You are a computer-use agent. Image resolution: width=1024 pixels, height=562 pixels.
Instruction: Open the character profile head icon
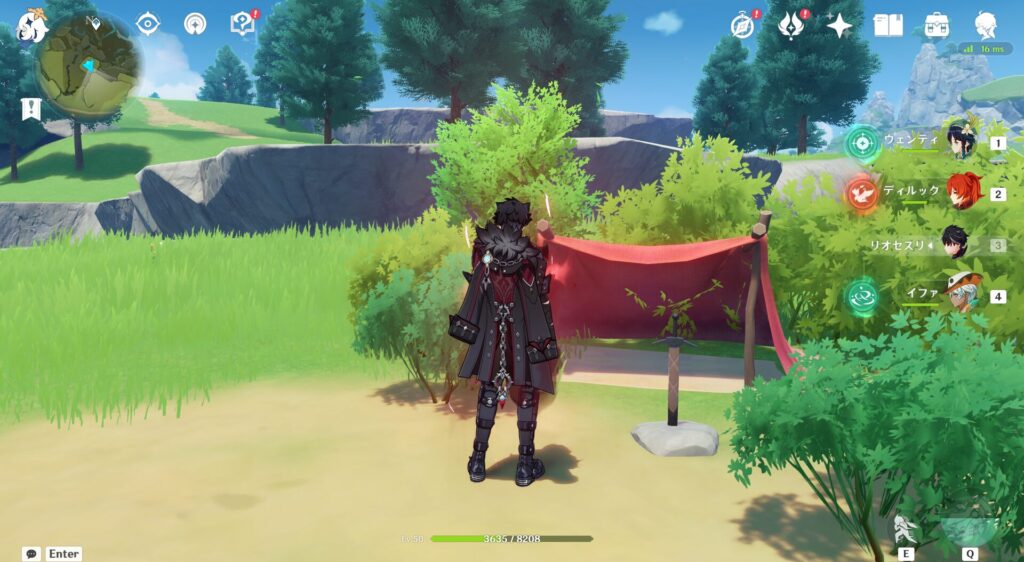[x=986, y=26]
